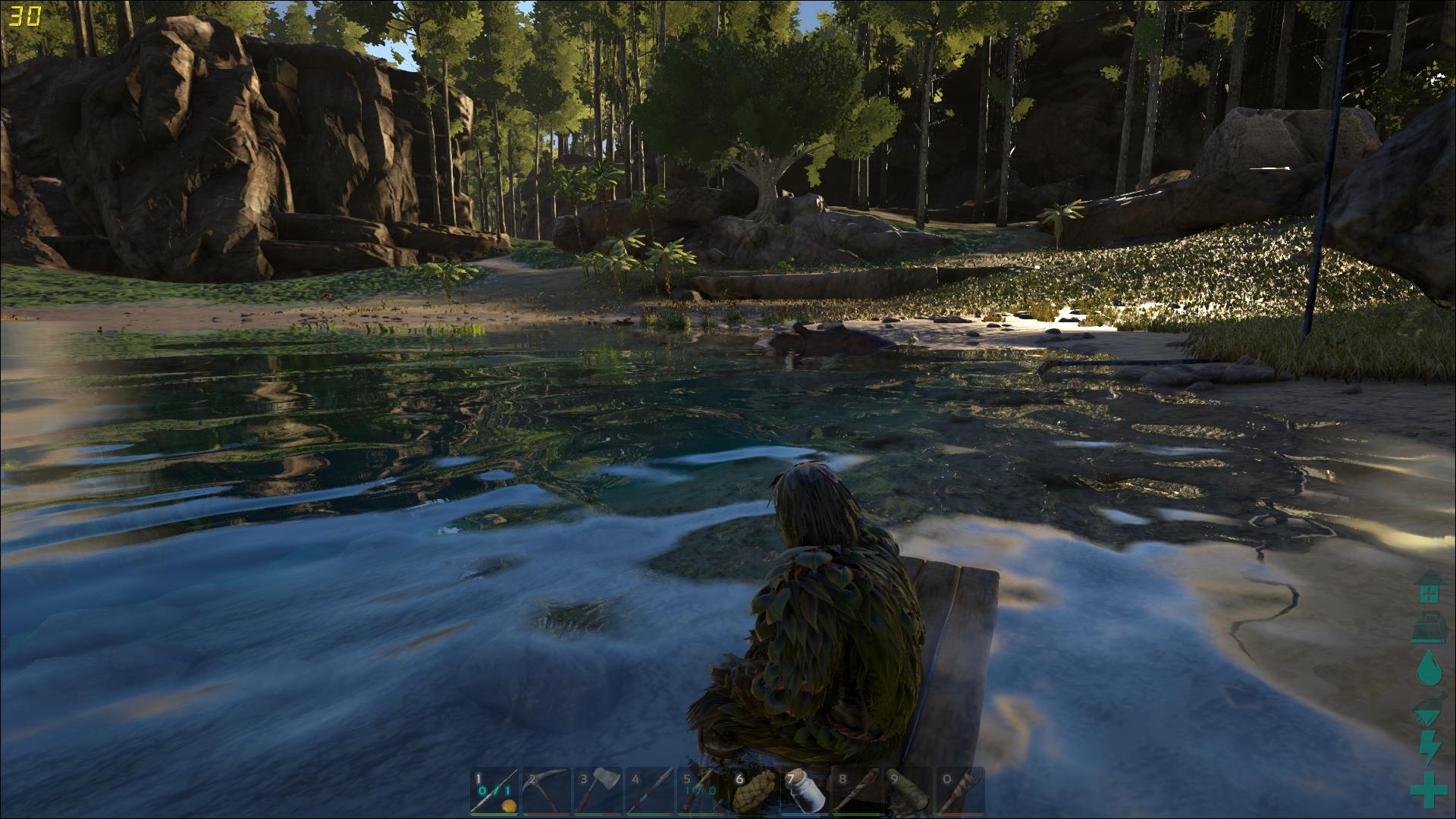Select the green cylinder item in slot 9
This screenshot has width=1456, height=819.
tap(909, 790)
